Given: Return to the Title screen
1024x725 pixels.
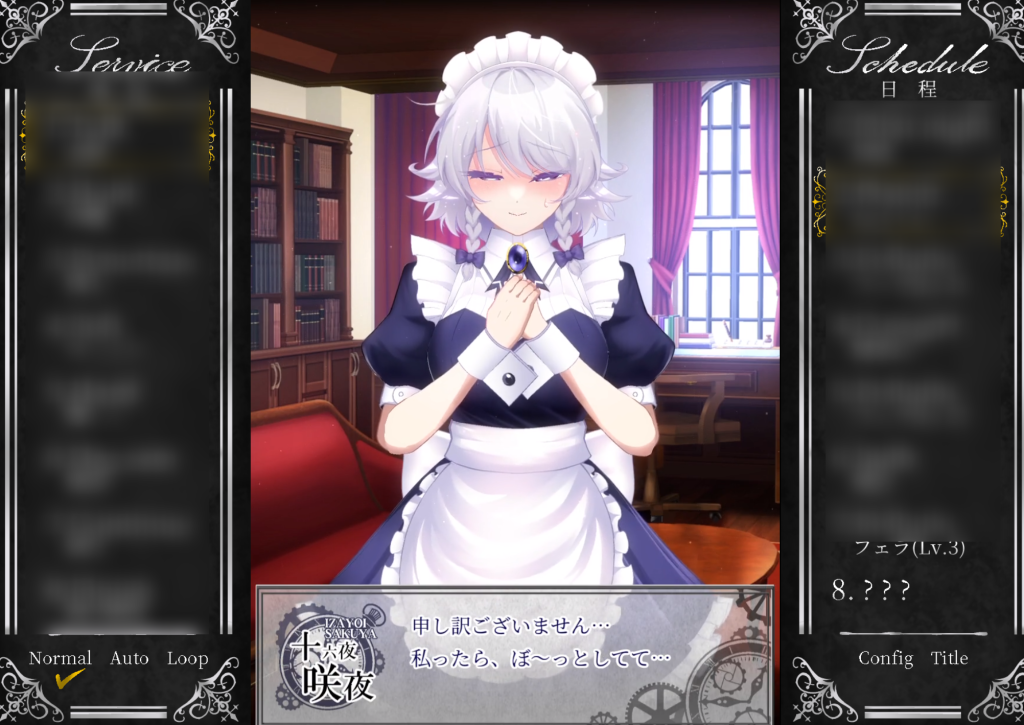Looking at the screenshot, I should tap(949, 659).
